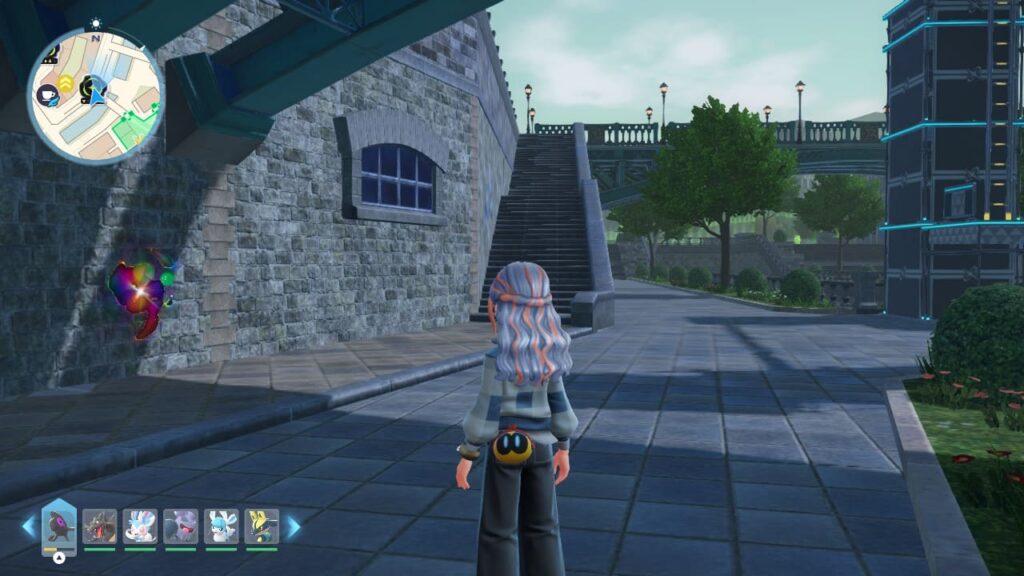Select the highlighted dark purple-eyed Pokémon in the party
Image resolution: width=1024 pixels, height=576 pixels.
pyautogui.click(x=59, y=525)
